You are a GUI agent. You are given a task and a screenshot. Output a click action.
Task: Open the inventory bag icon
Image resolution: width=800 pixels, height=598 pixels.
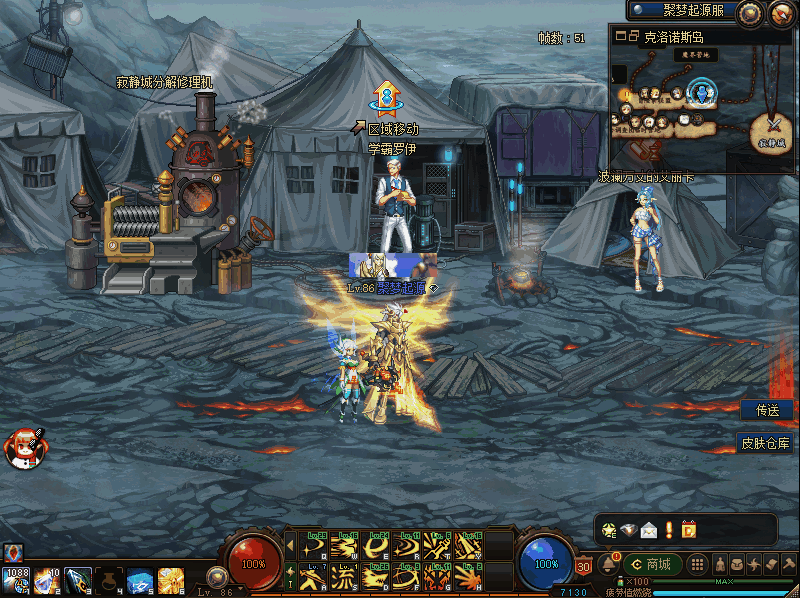(x=736, y=564)
